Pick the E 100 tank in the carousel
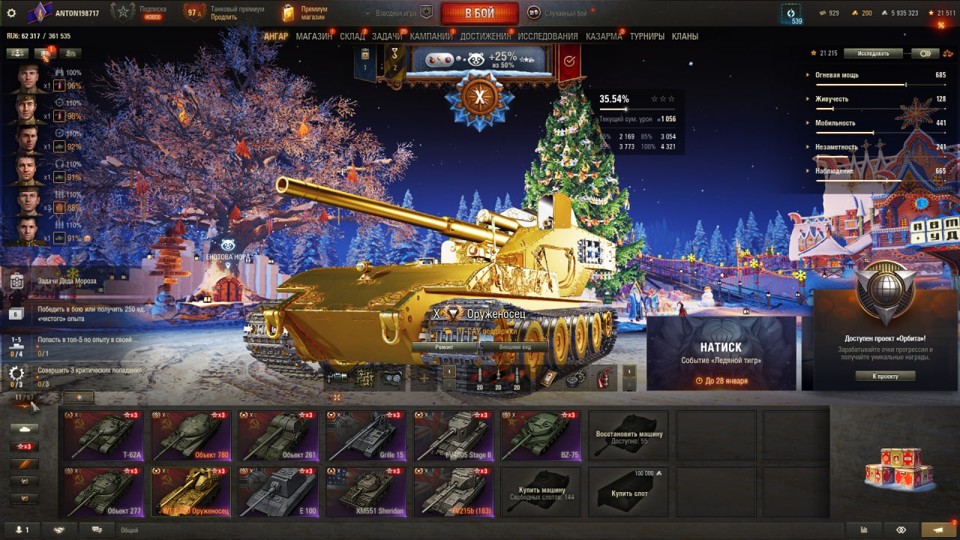 278,492
